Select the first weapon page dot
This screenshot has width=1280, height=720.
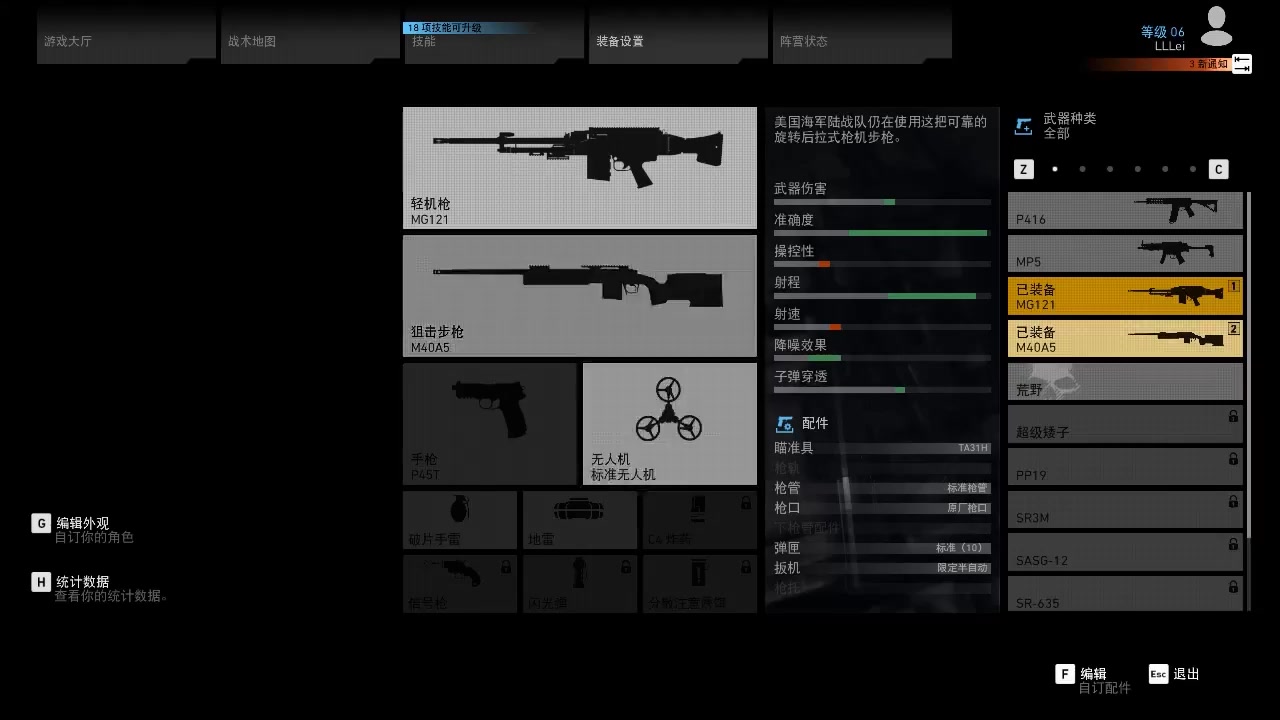1055,169
